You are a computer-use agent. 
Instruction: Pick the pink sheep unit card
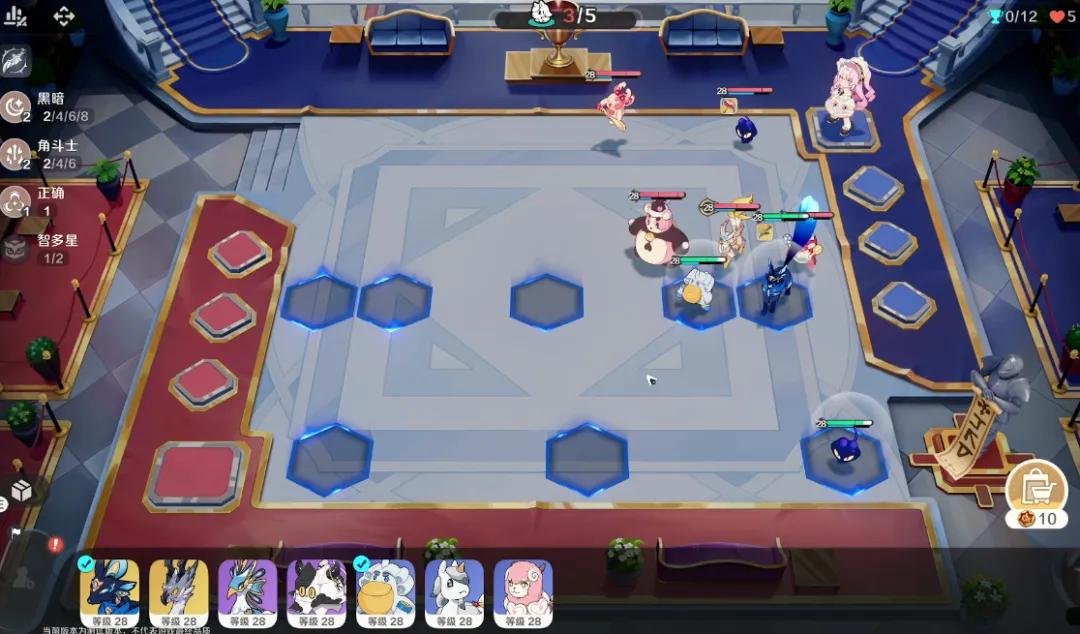coord(523,592)
